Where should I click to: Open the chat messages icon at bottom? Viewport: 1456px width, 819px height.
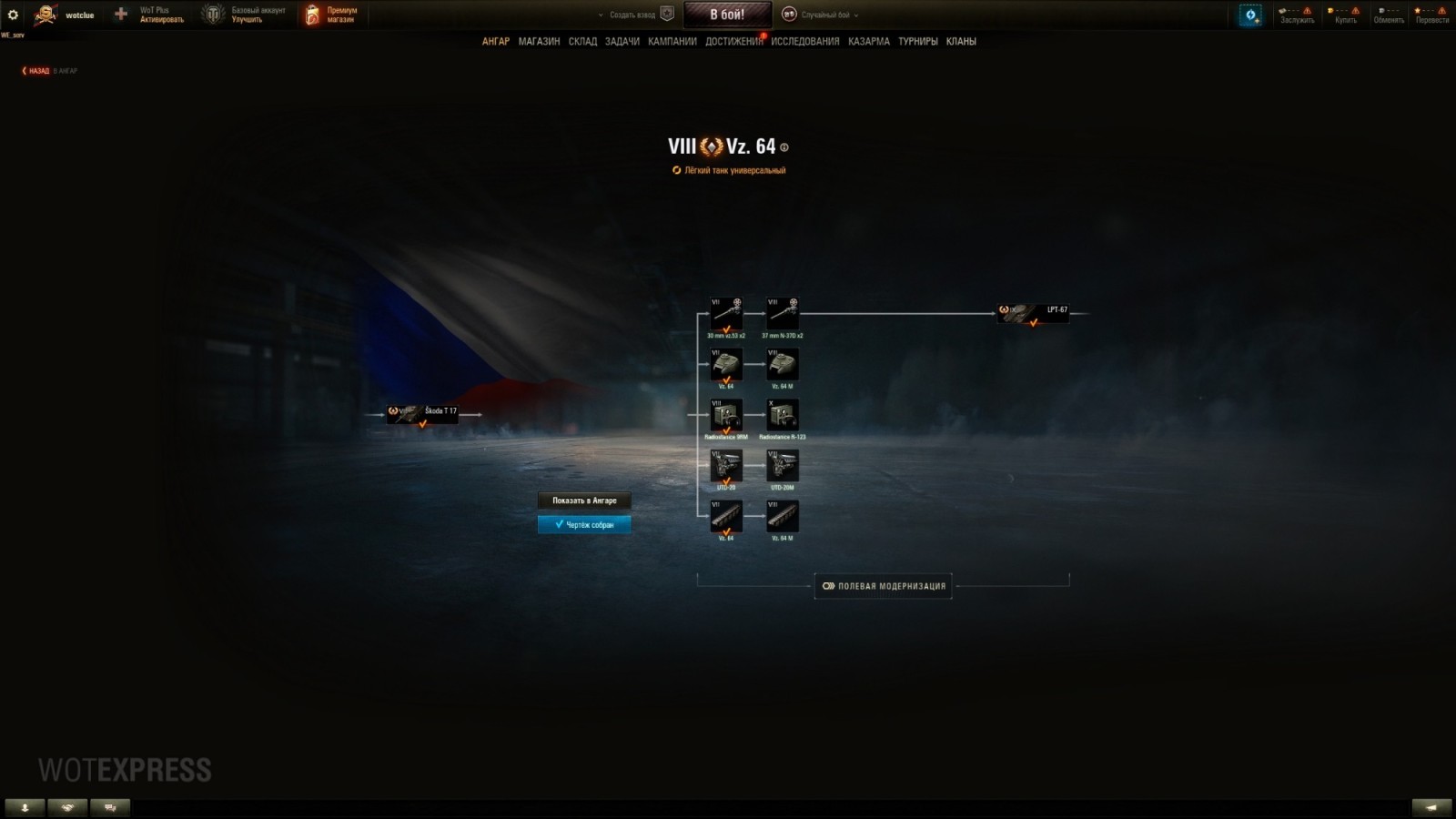coord(109,806)
